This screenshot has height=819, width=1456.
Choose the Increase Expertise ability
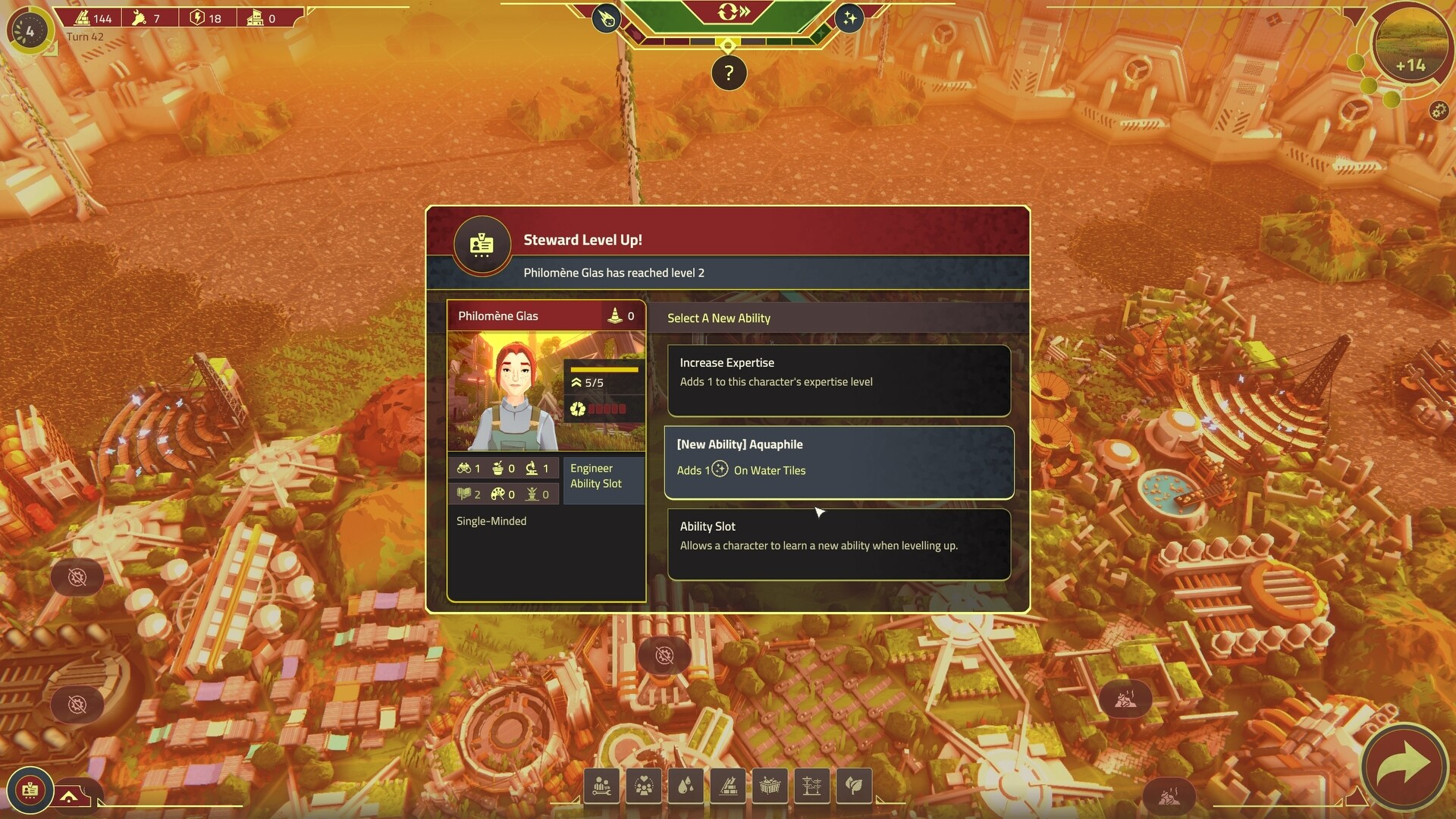pos(839,380)
